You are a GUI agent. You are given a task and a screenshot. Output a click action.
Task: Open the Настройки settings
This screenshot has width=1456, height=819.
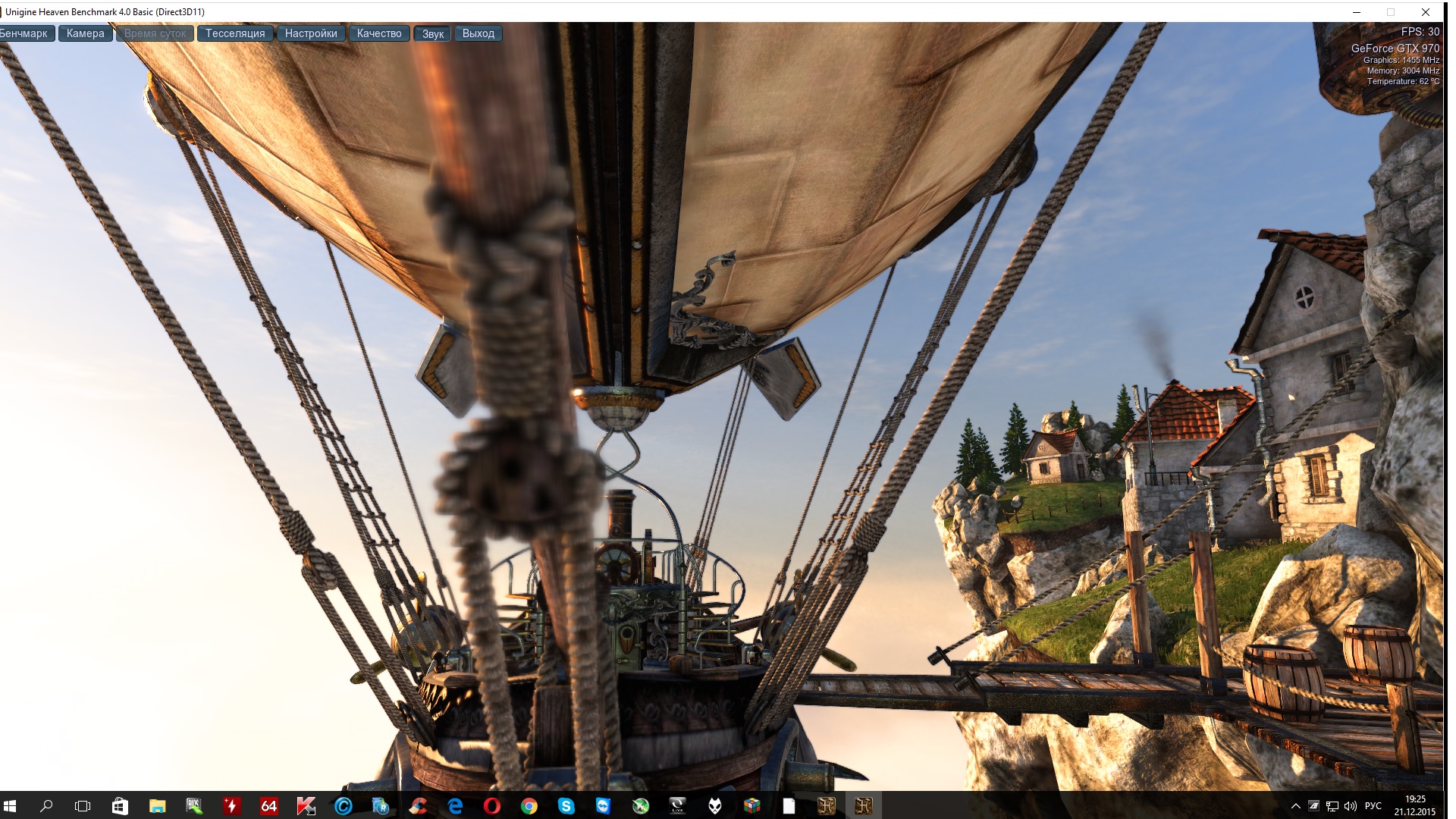[311, 33]
